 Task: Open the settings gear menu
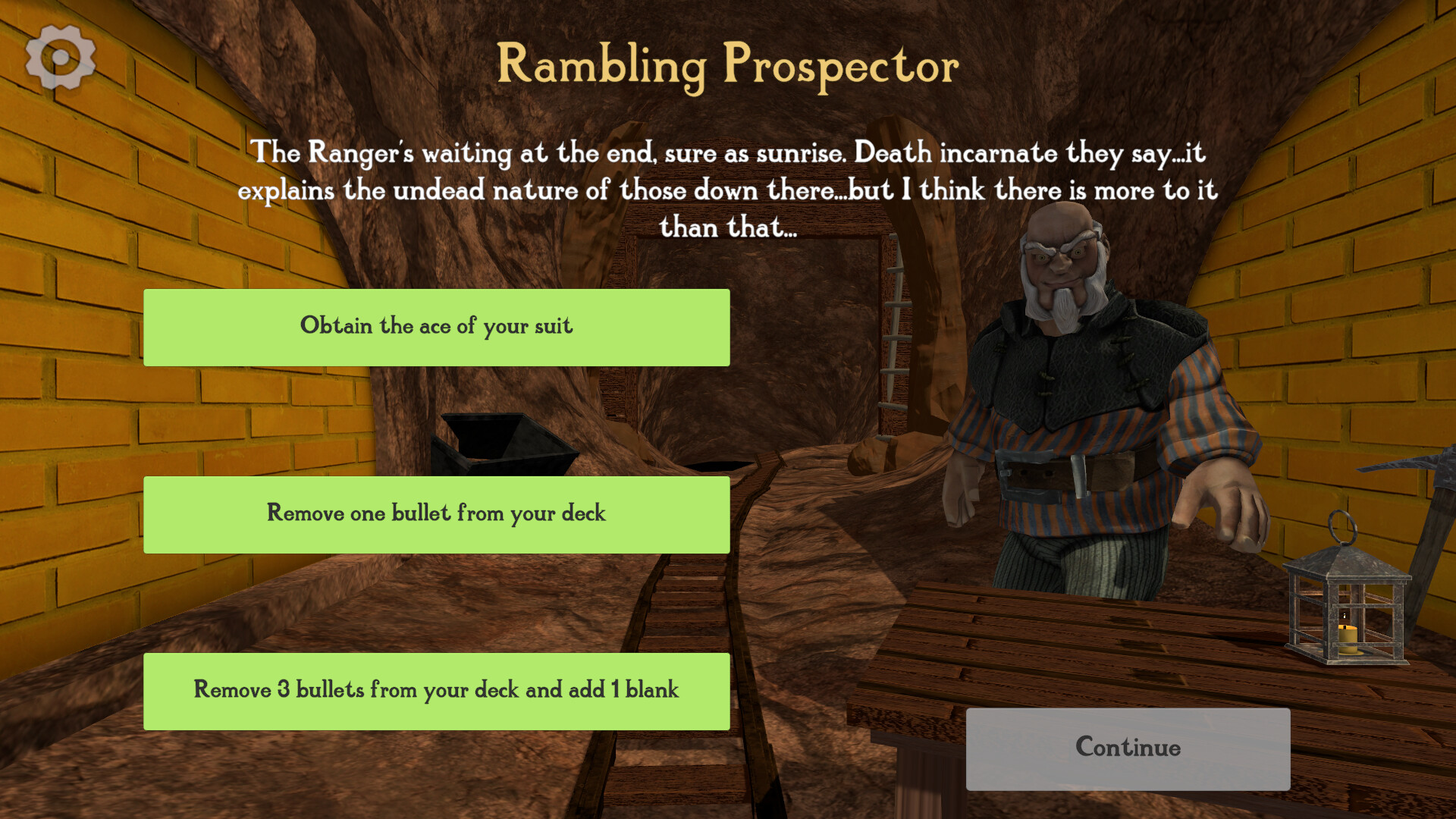point(59,58)
